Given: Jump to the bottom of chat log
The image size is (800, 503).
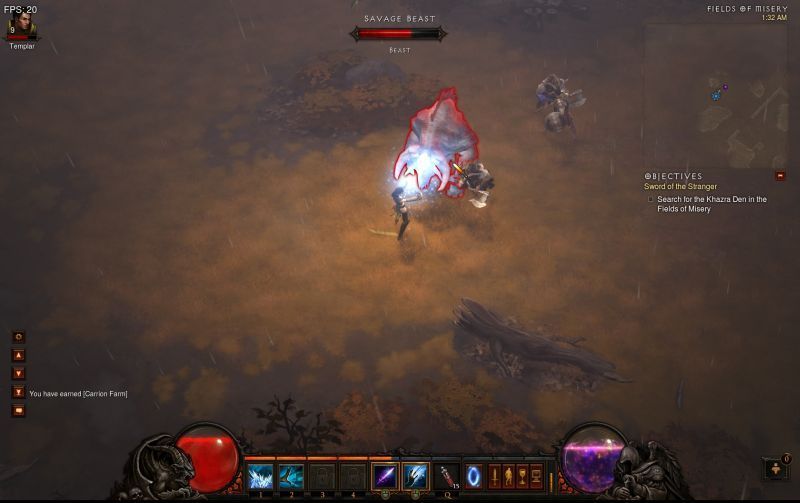Looking at the screenshot, I should (18, 392).
